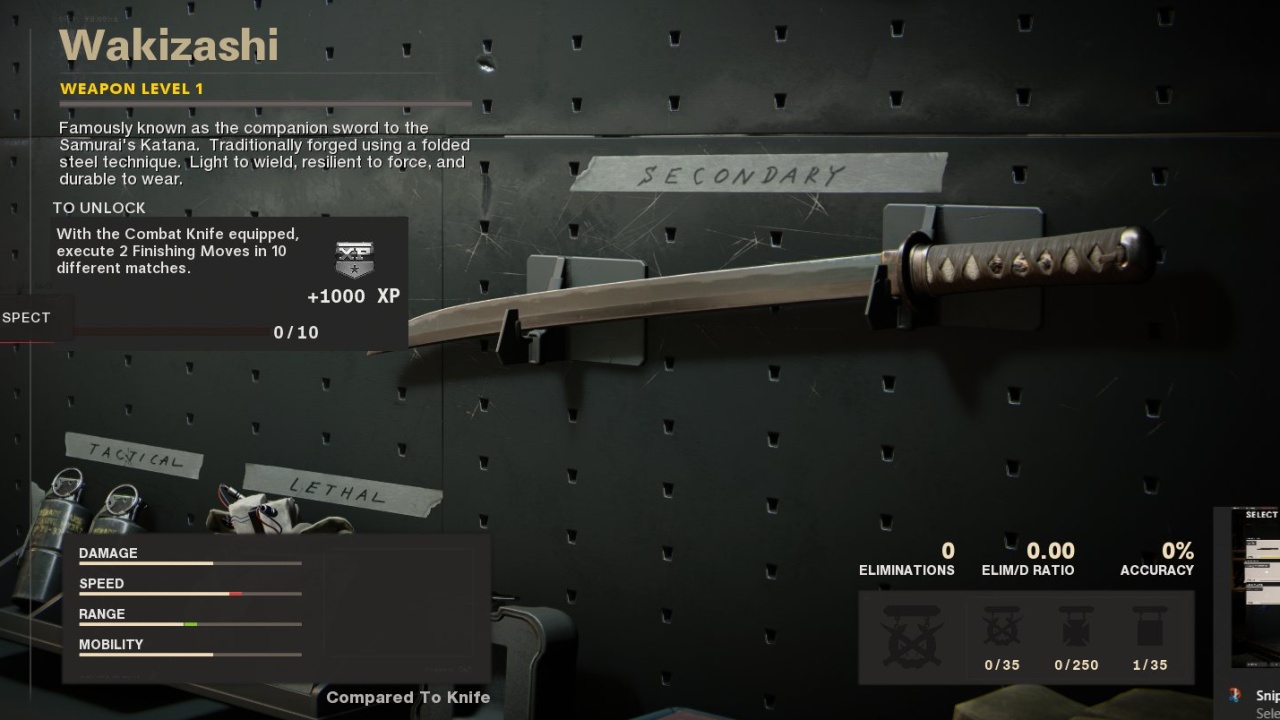Click the Damage stat bar
The width and height of the screenshot is (1280, 720).
click(x=190, y=563)
